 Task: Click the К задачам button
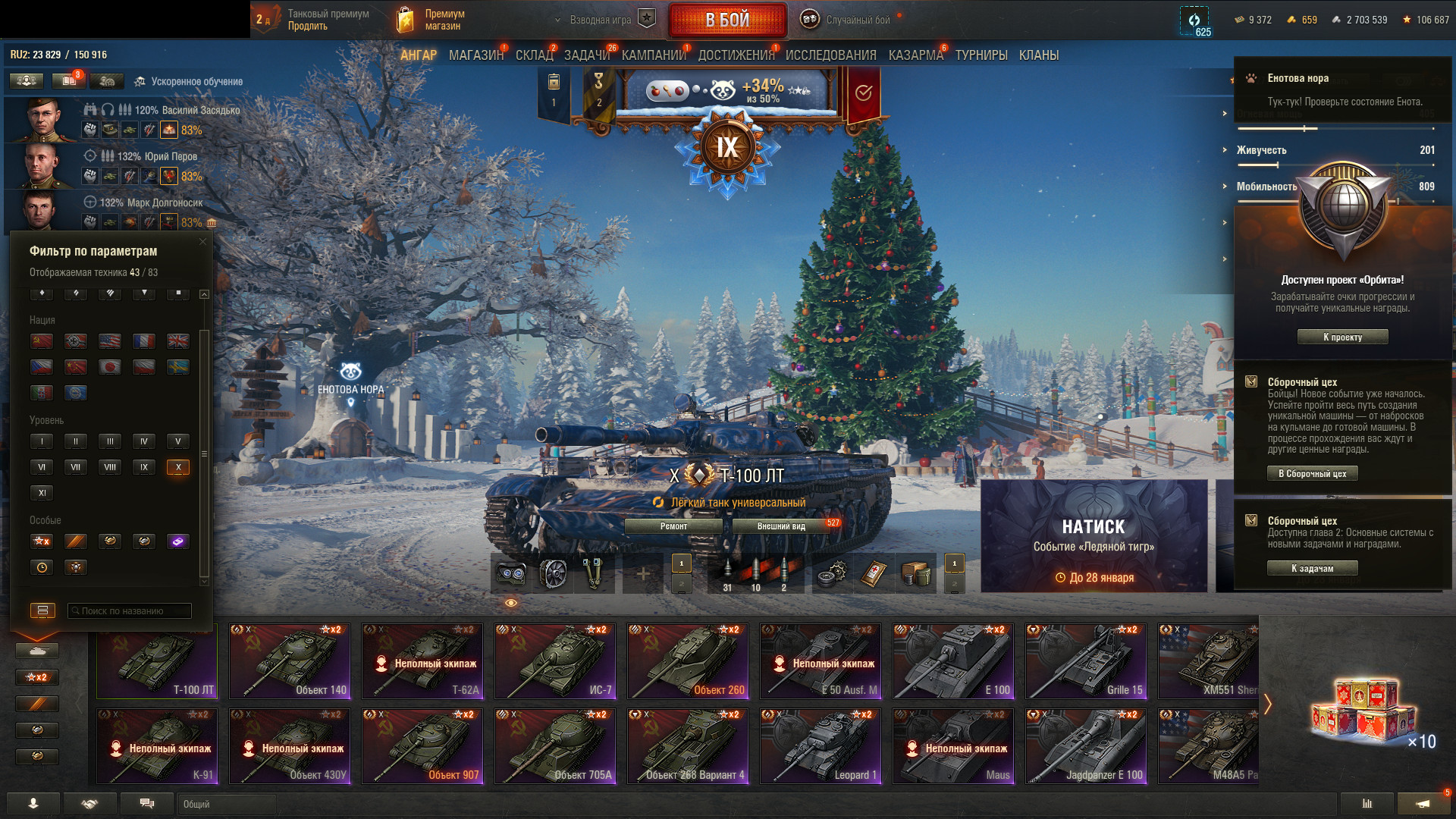pyautogui.click(x=1312, y=568)
